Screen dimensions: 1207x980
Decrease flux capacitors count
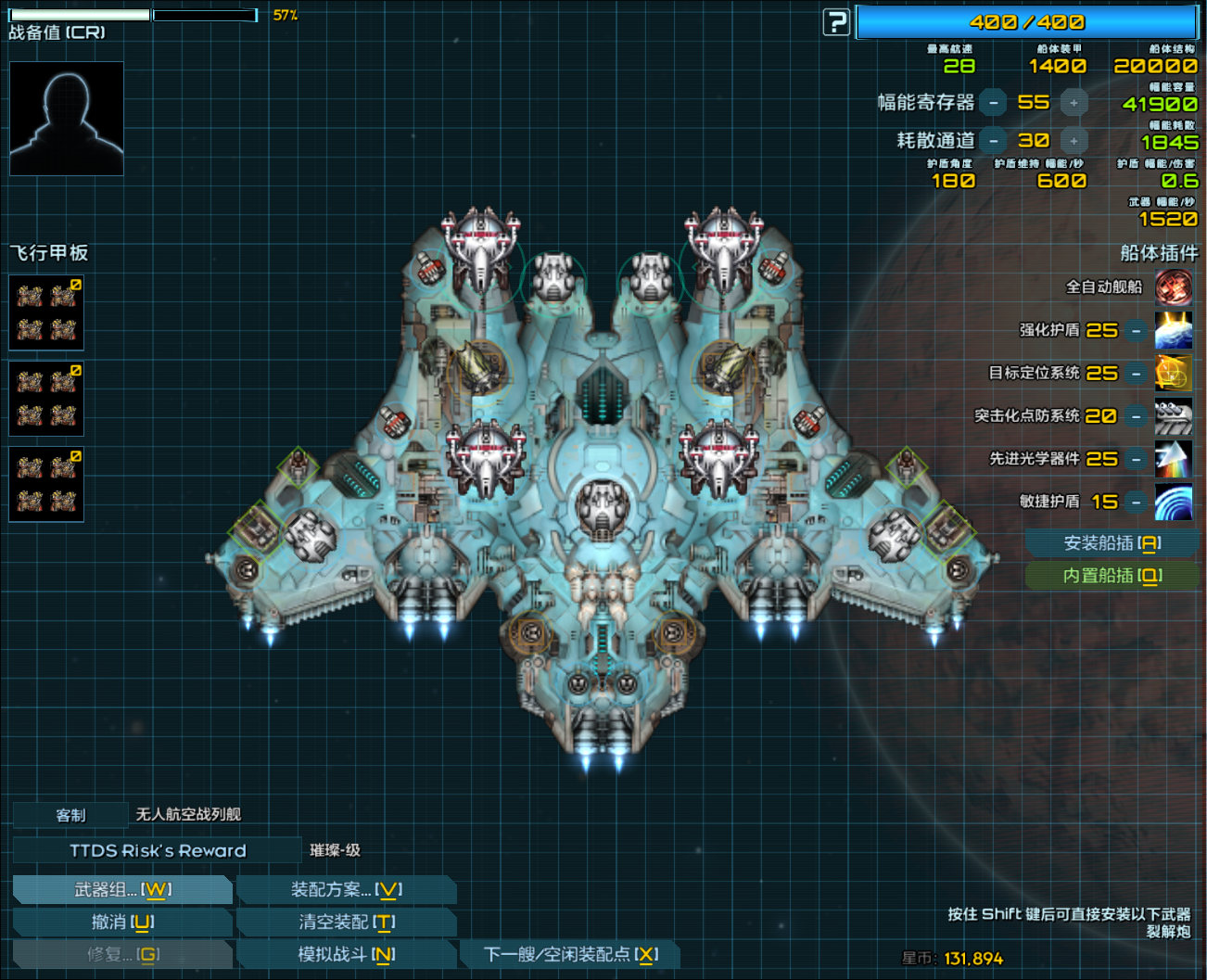(993, 103)
